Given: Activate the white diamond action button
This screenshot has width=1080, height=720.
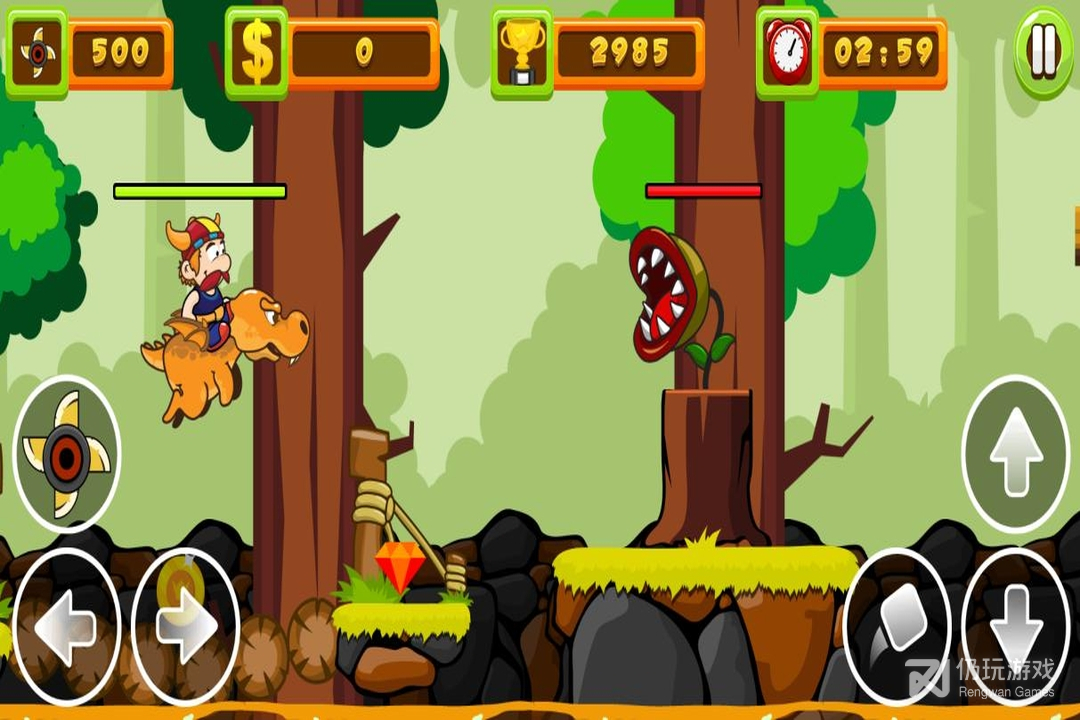Looking at the screenshot, I should (x=896, y=627).
